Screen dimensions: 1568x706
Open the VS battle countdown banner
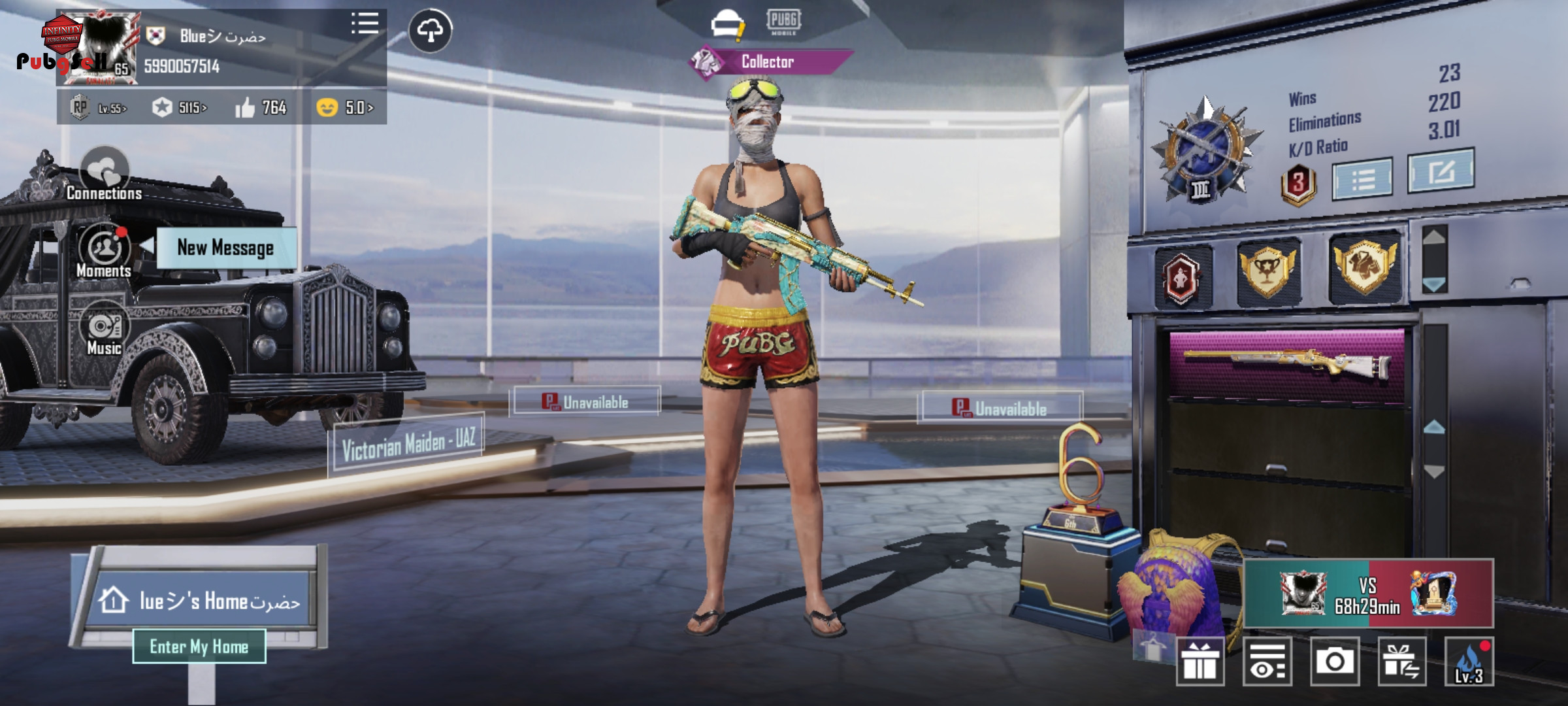(1368, 594)
